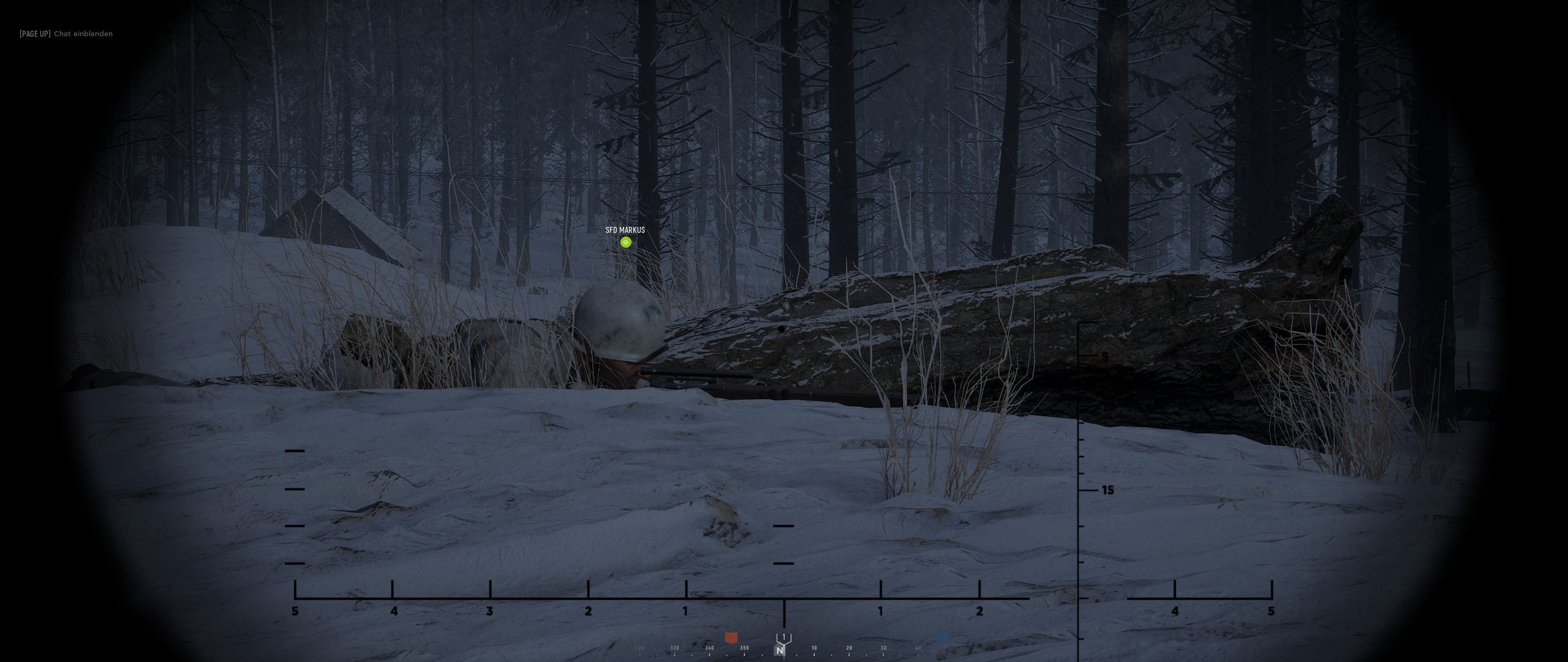Click the green squad icon under SFD MARKUS
The image size is (1568, 662).
coord(625,242)
